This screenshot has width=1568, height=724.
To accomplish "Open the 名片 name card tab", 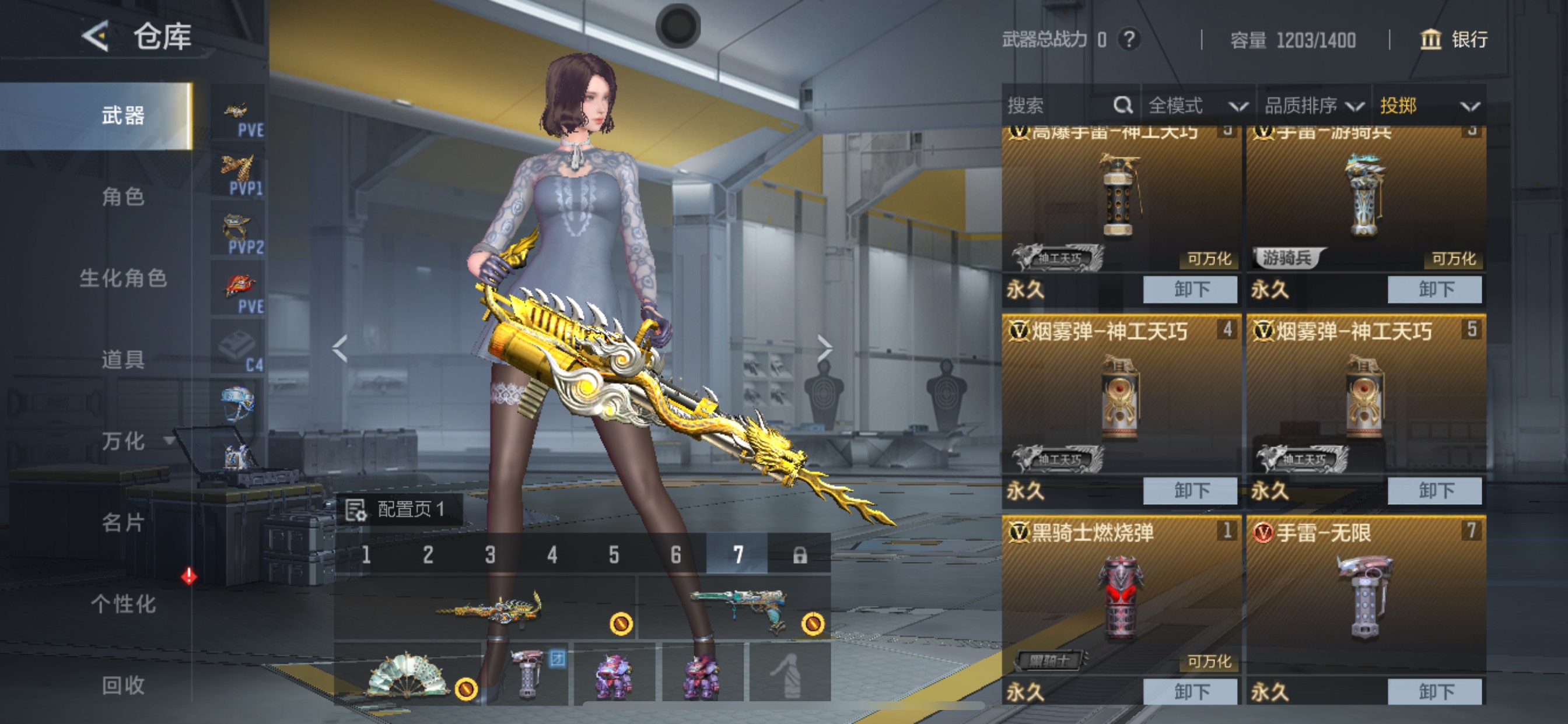I will (x=123, y=522).
